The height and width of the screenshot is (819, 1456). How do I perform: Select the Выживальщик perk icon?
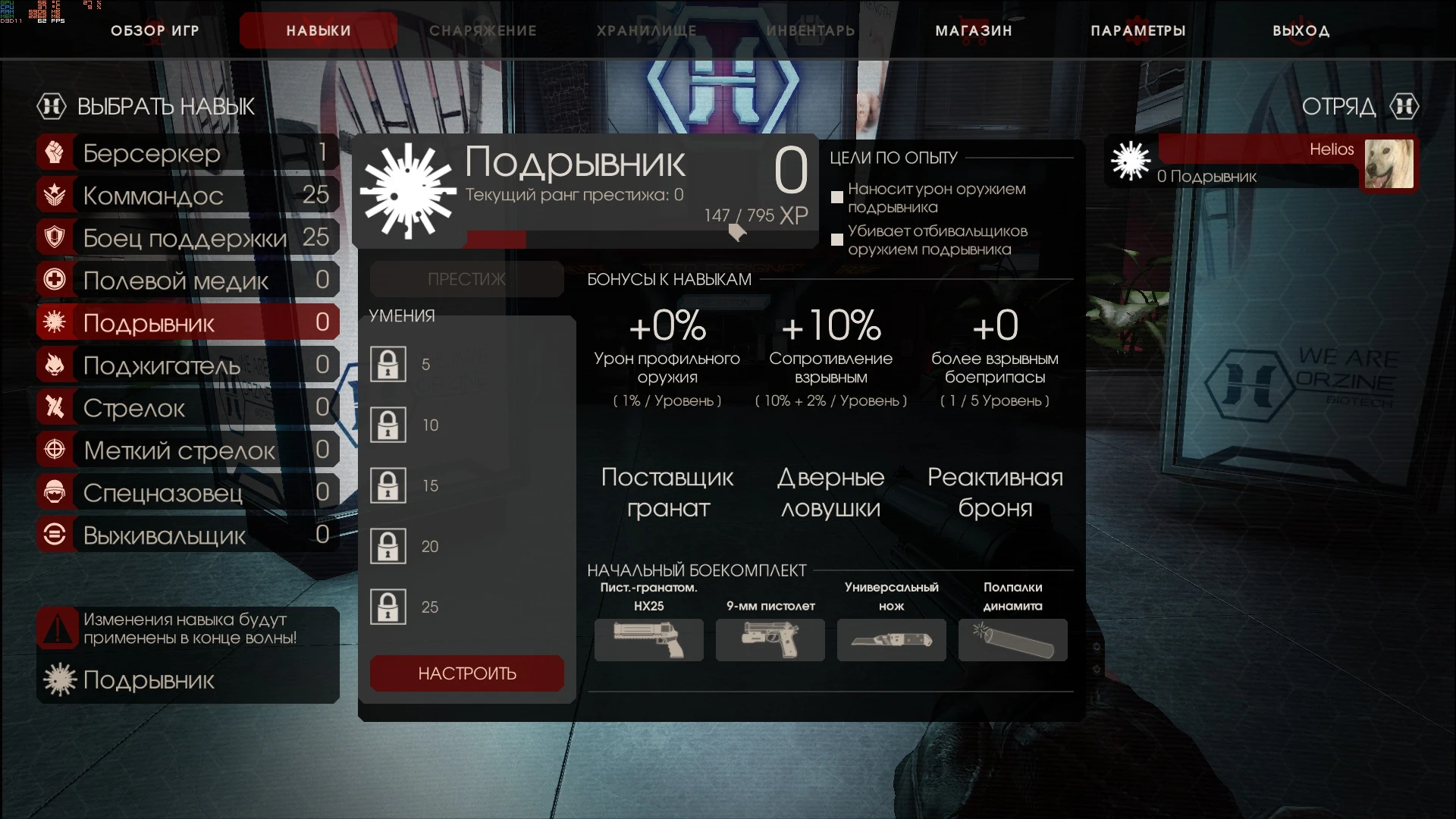[53, 535]
